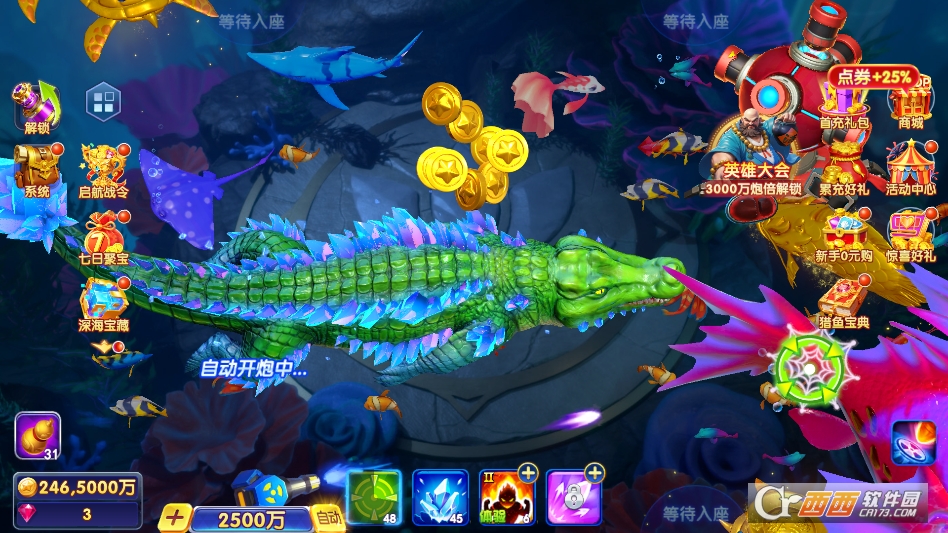Open the 活动中心 activity center tent
Image resolution: width=948 pixels, height=533 pixels.
[x=910, y=167]
